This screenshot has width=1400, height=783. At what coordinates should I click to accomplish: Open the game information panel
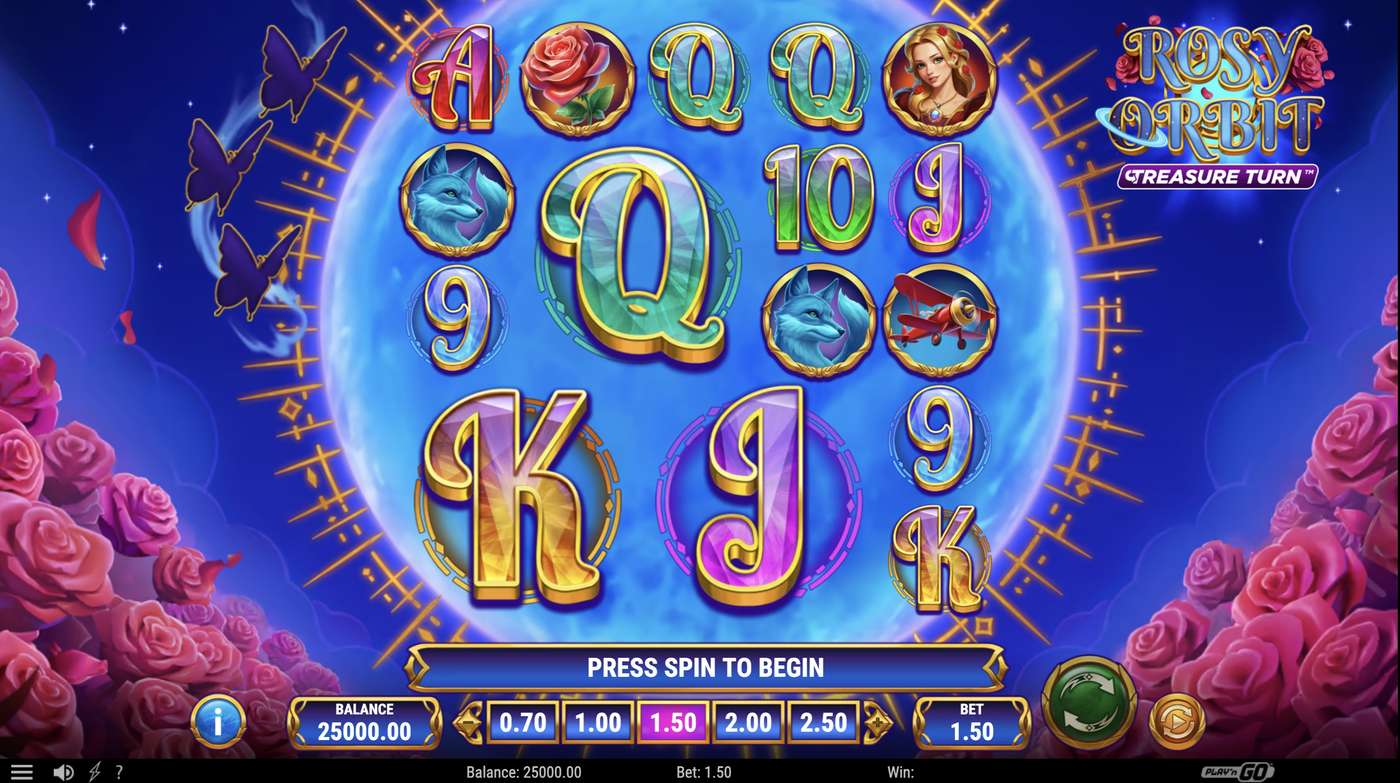click(x=219, y=721)
